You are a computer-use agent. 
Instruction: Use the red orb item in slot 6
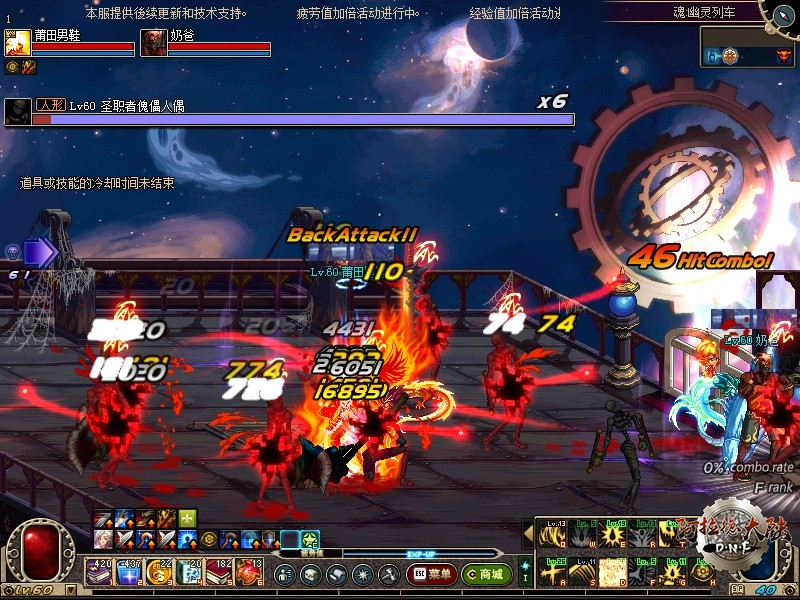click(x=247, y=572)
